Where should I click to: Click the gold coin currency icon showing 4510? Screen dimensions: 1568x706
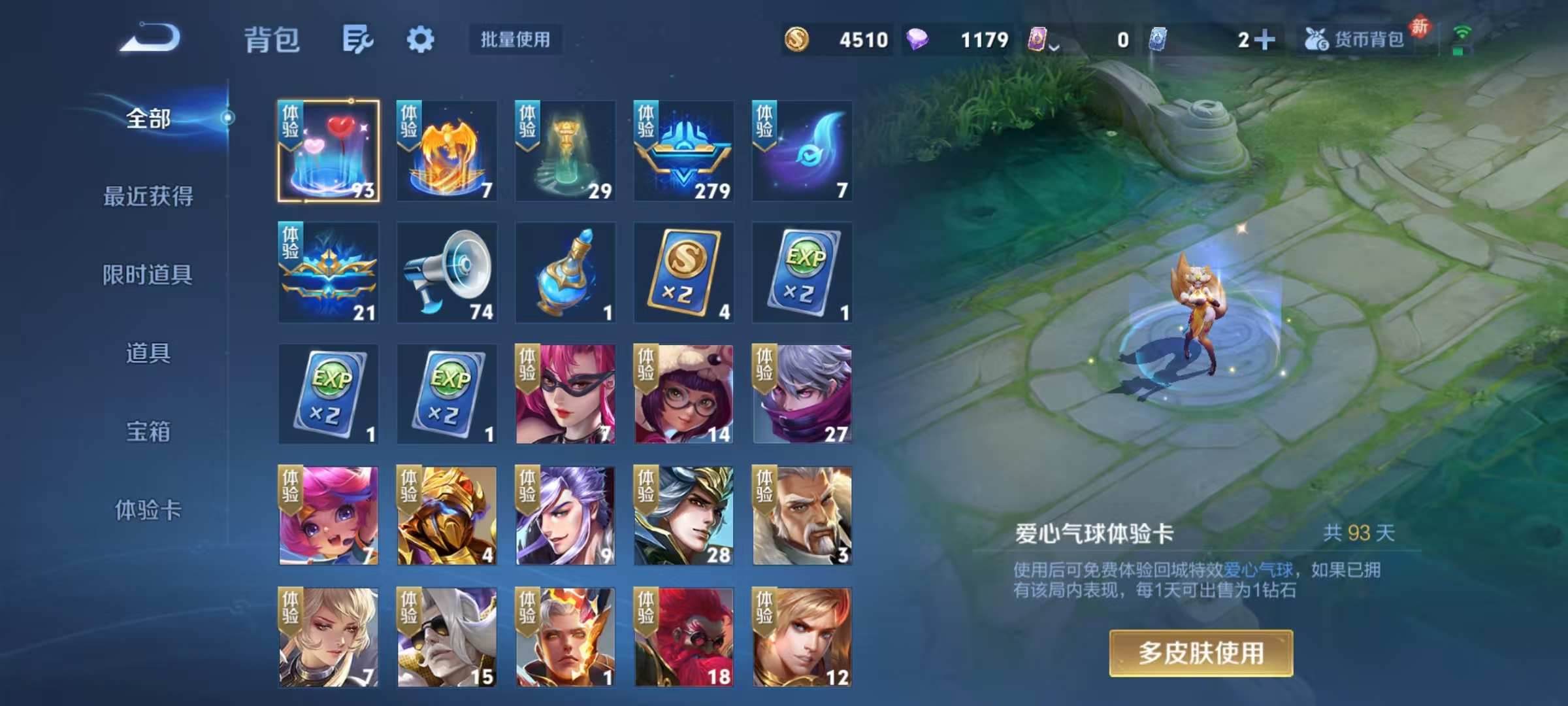(x=798, y=41)
